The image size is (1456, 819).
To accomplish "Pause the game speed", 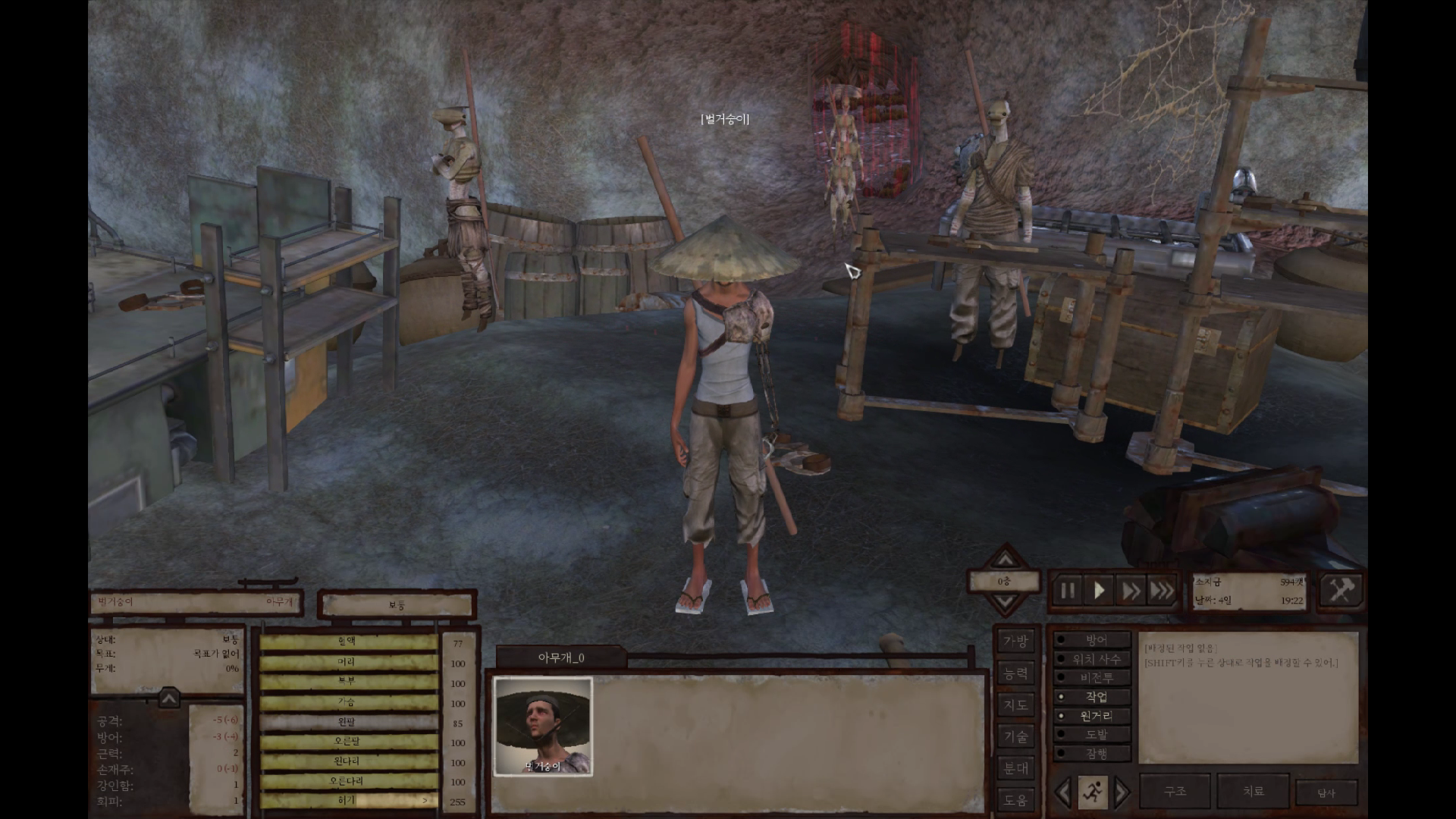I will click(1068, 591).
